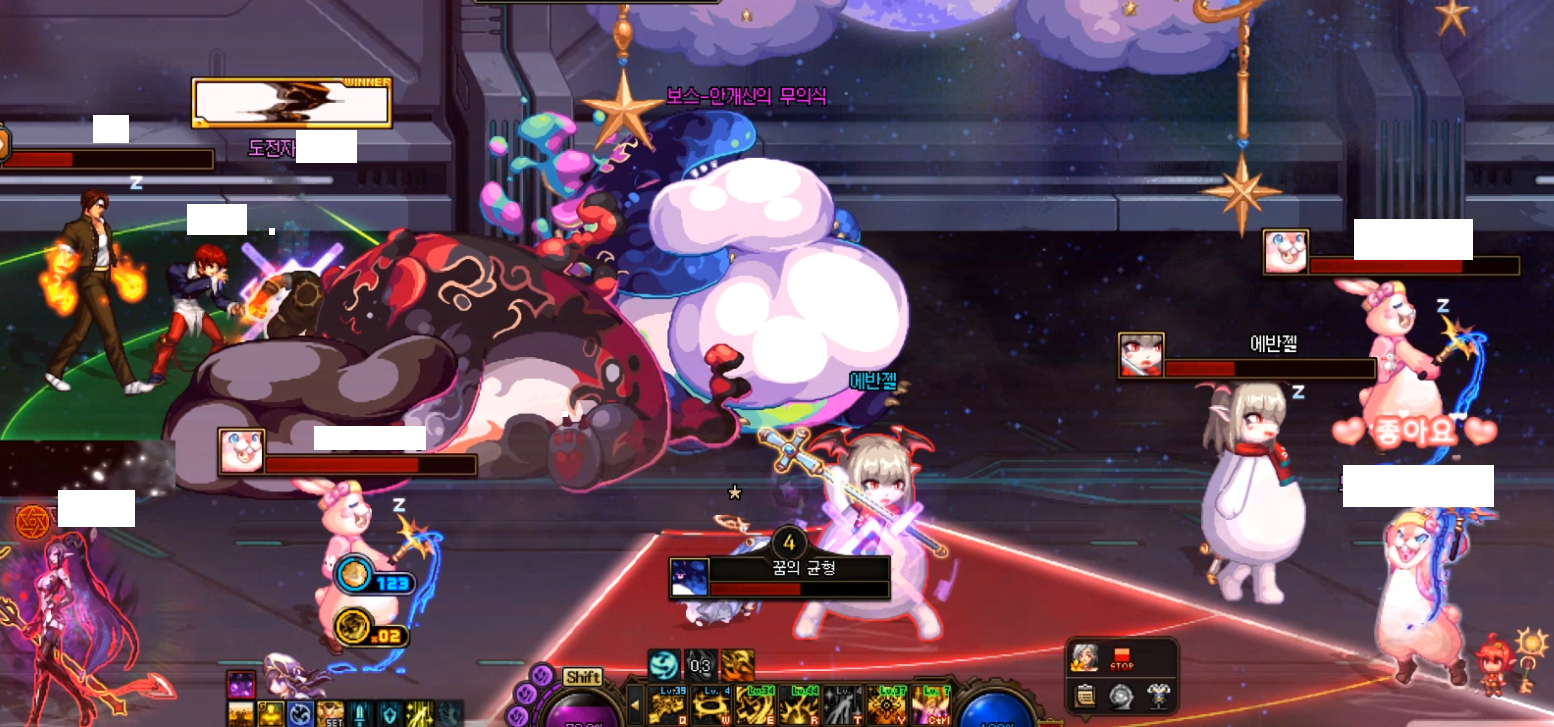Cast the Lv.44 burst skill on R

(x=797, y=707)
